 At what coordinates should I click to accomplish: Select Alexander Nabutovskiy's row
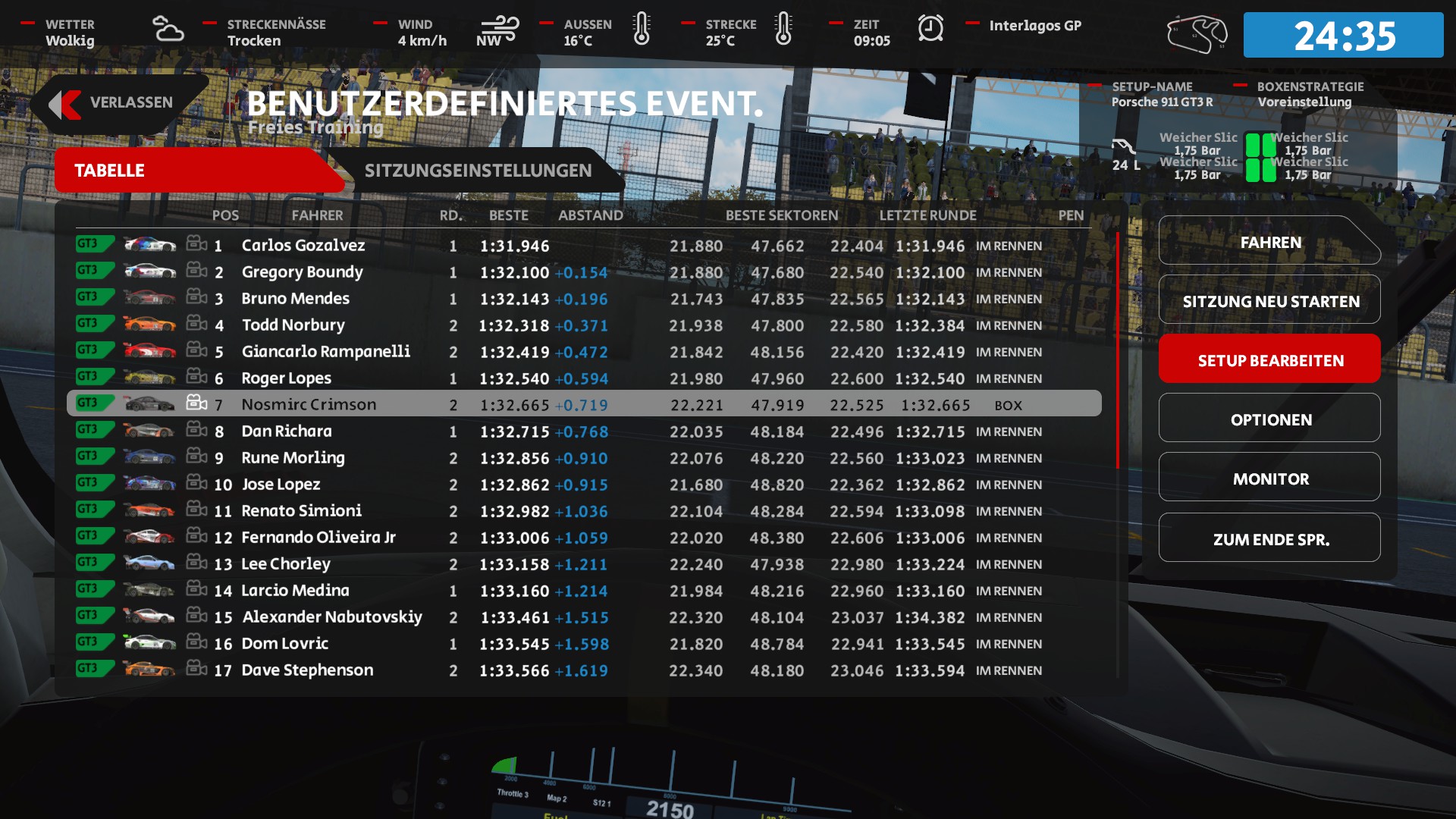331,617
